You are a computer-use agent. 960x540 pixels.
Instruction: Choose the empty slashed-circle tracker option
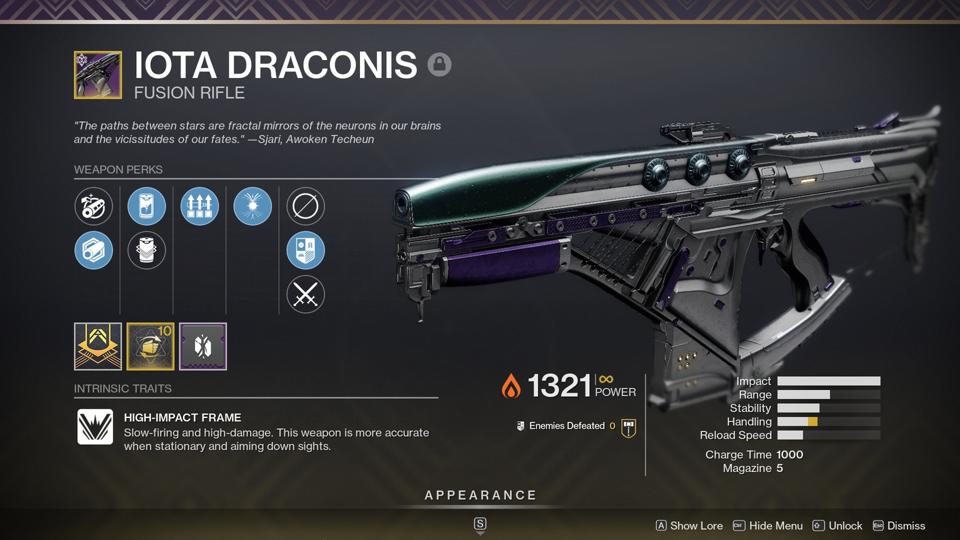(305, 207)
